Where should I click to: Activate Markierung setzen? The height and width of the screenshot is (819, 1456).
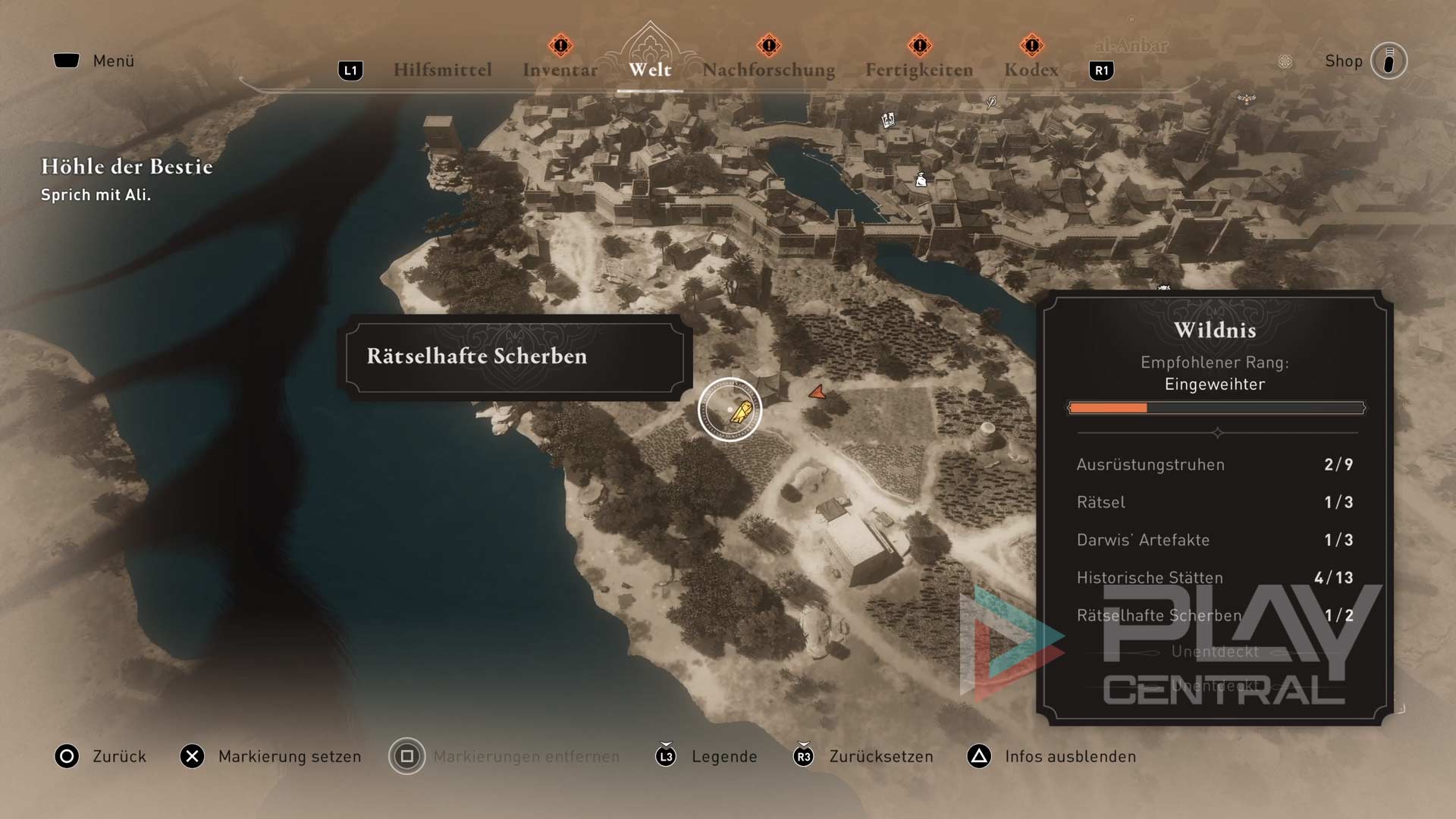click(x=289, y=756)
